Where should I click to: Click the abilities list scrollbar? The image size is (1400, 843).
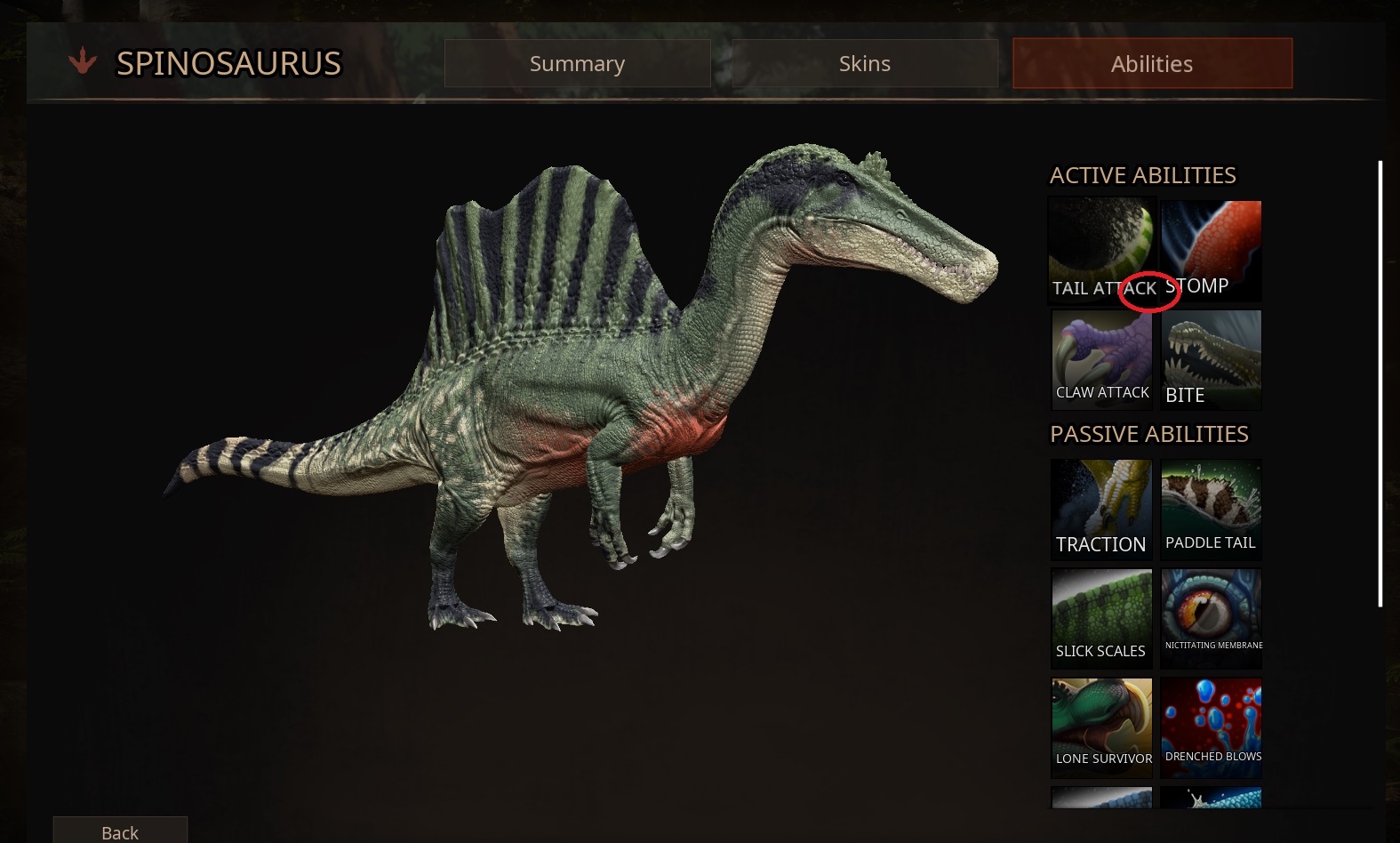tap(1380, 383)
